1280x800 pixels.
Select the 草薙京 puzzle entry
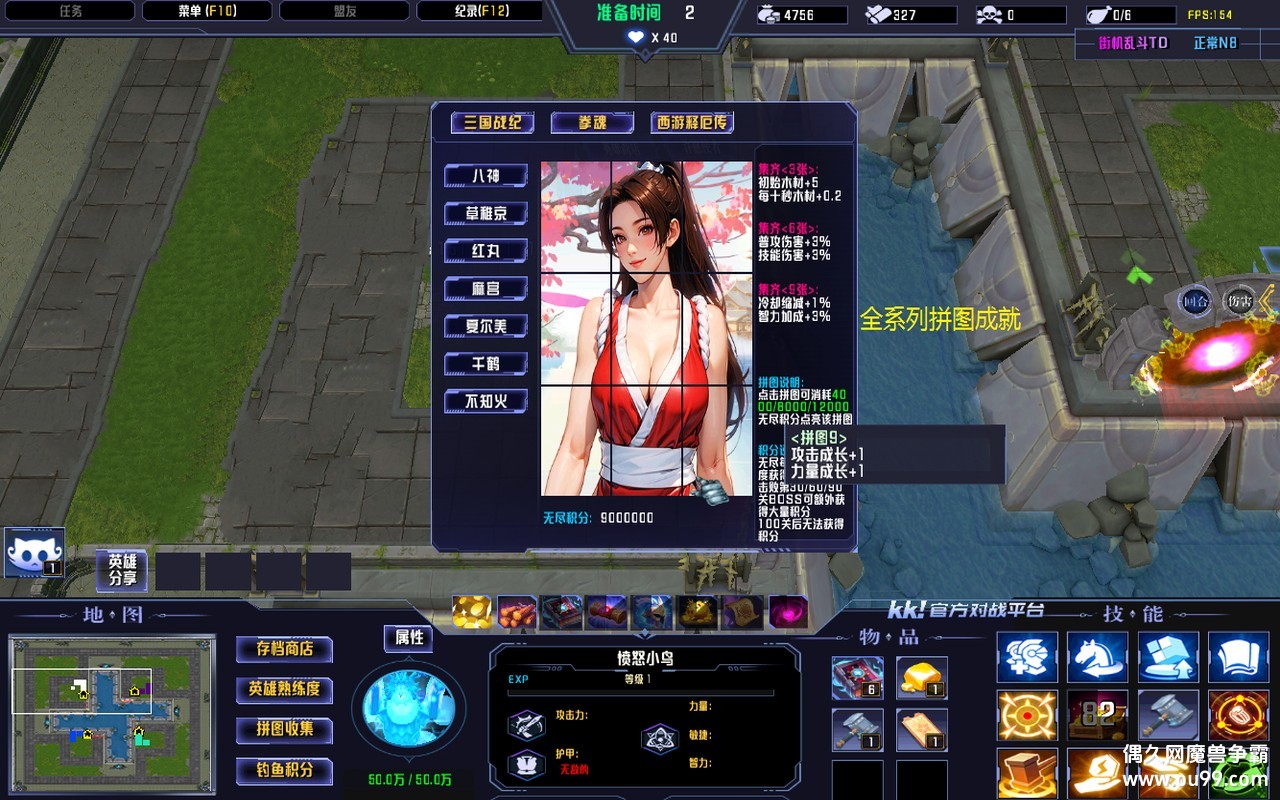click(x=486, y=214)
